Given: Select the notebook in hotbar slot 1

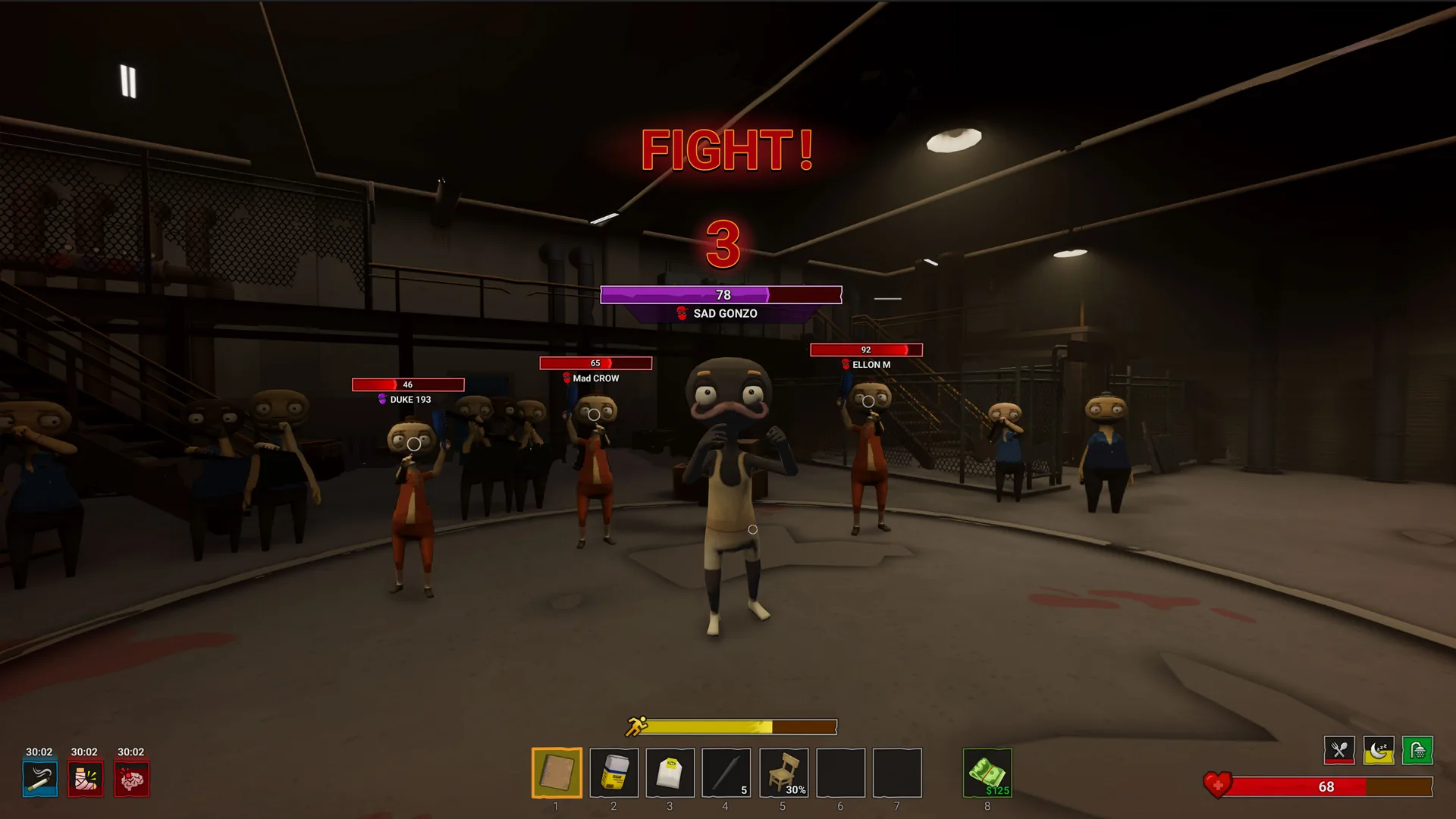Looking at the screenshot, I should click(x=557, y=773).
